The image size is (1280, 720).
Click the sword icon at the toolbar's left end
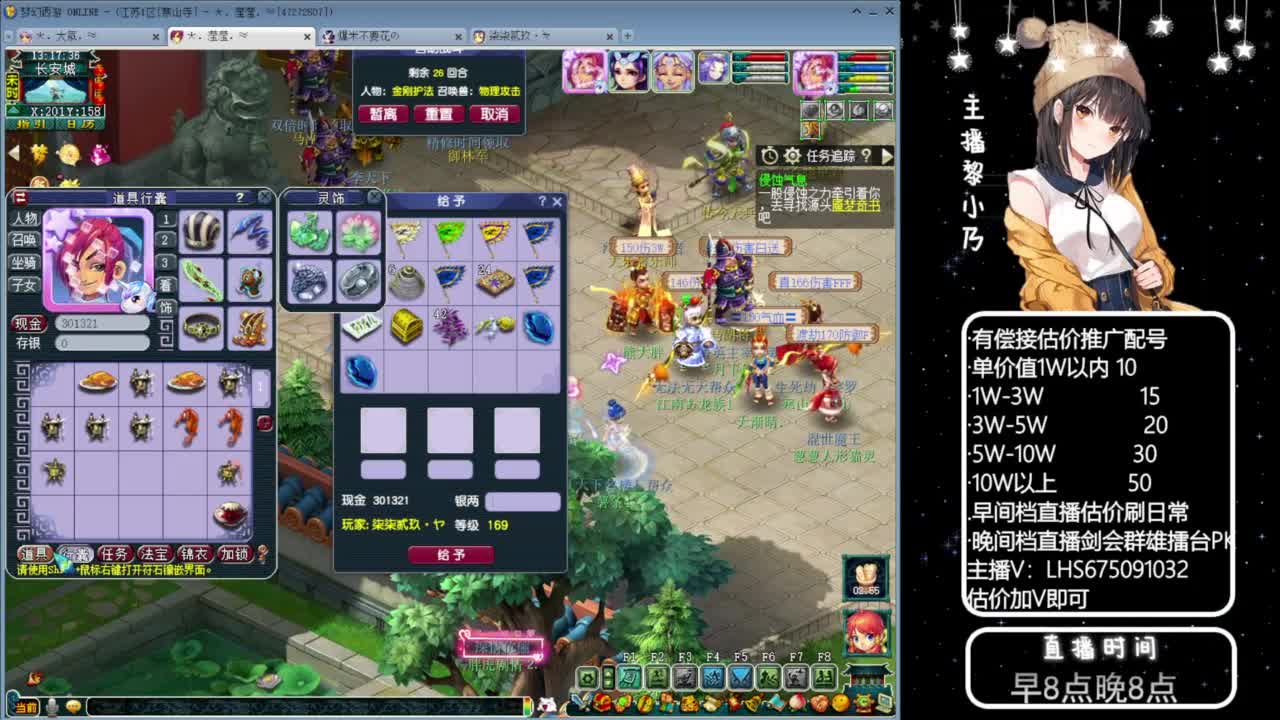coord(581,702)
